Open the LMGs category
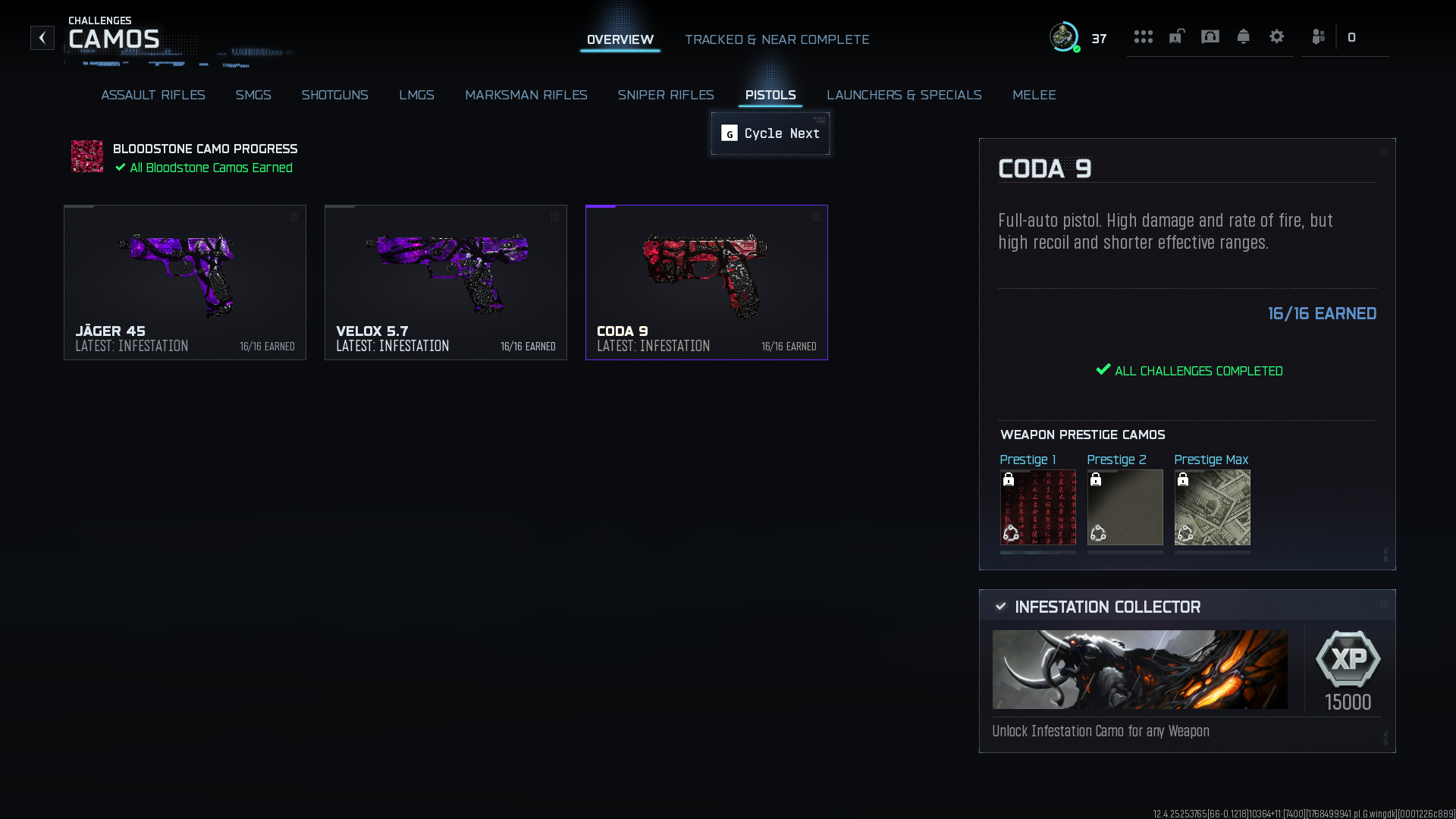Image resolution: width=1456 pixels, height=819 pixels. (x=416, y=95)
